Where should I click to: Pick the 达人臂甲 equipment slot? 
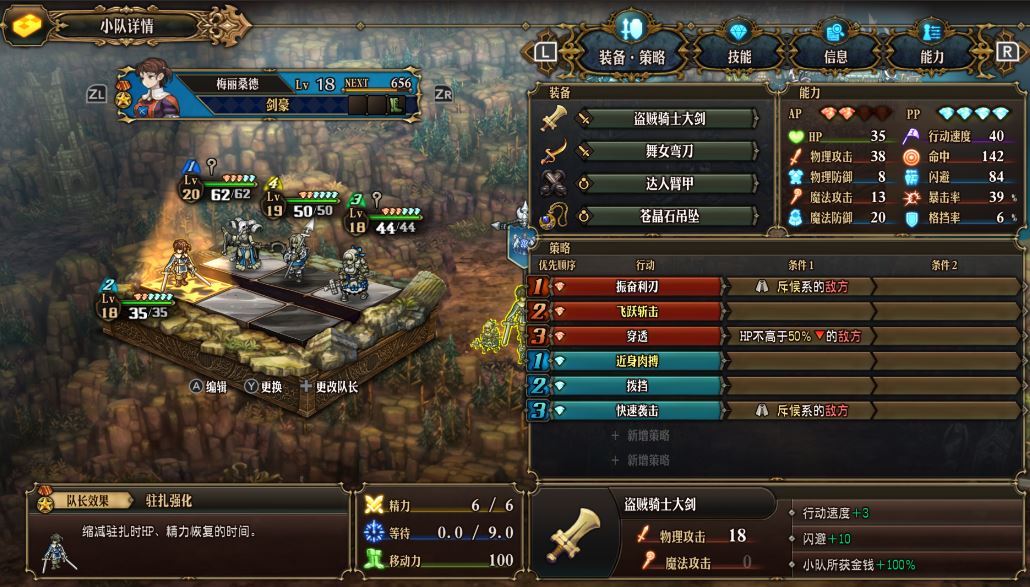coord(665,184)
